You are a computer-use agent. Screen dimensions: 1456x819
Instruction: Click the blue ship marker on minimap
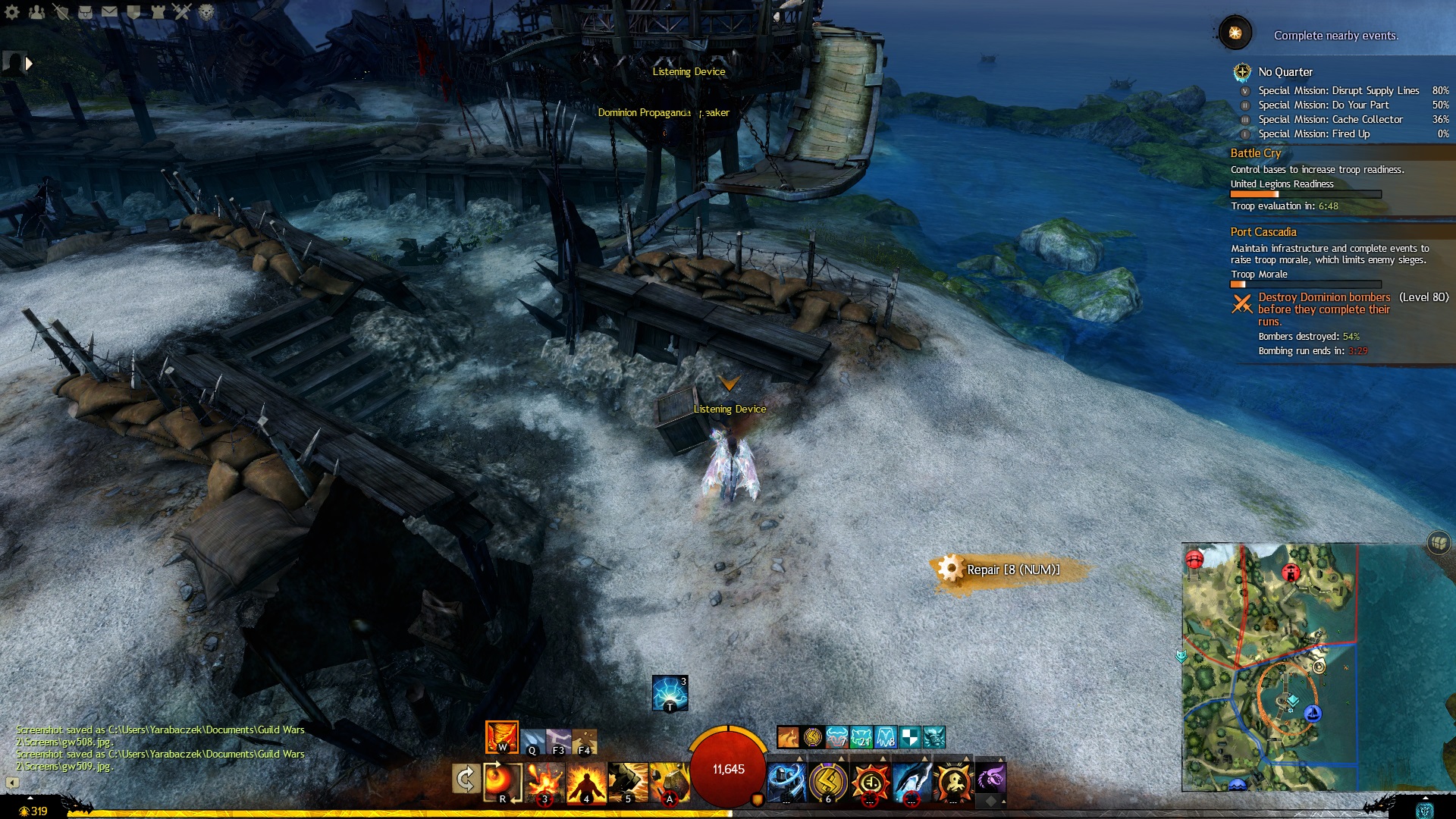[x=1313, y=714]
